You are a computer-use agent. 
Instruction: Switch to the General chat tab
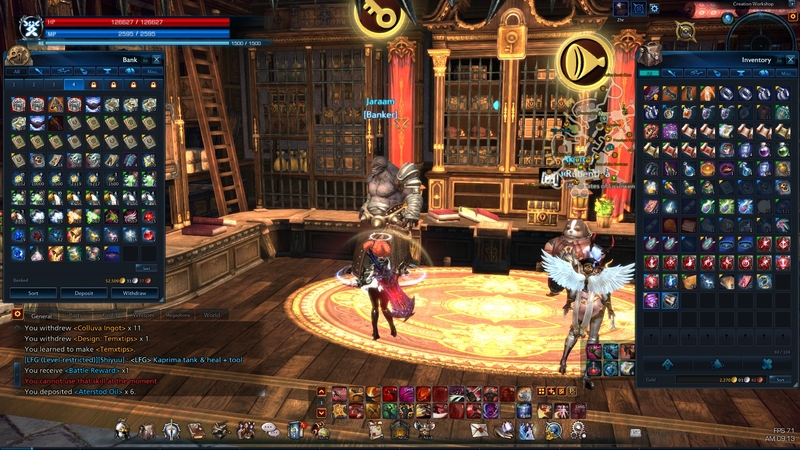pos(41,314)
